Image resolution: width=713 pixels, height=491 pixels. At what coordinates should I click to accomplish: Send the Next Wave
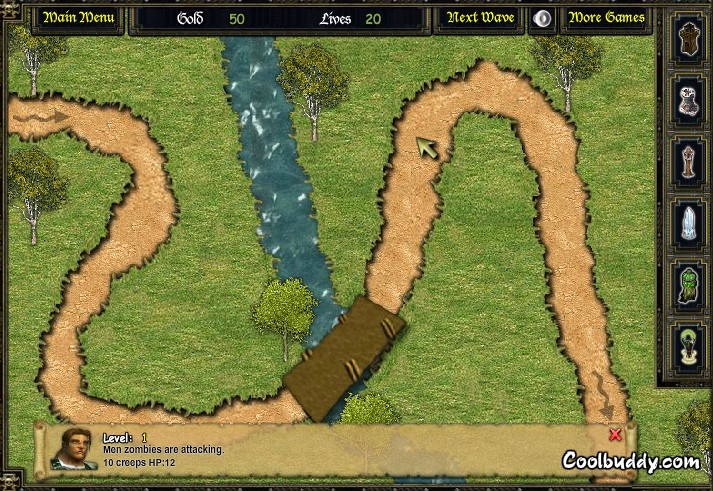[479, 18]
